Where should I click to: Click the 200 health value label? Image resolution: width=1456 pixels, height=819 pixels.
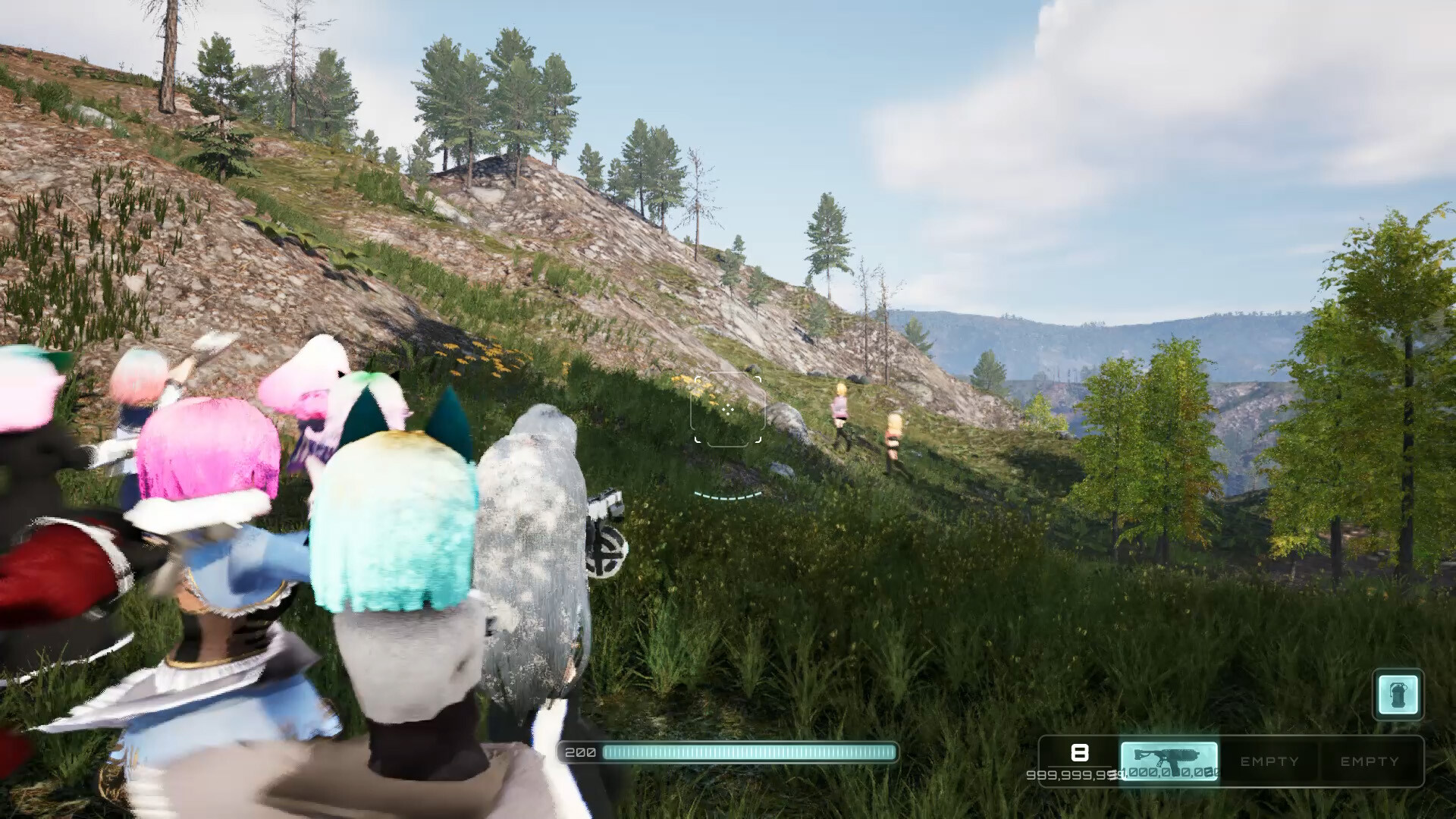point(579,753)
